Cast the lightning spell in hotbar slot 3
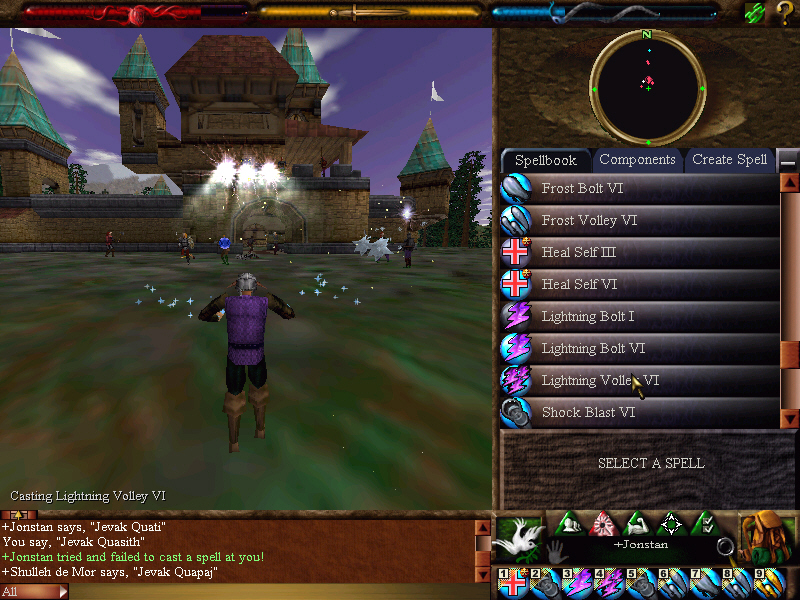The height and width of the screenshot is (600, 800). pos(578,583)
